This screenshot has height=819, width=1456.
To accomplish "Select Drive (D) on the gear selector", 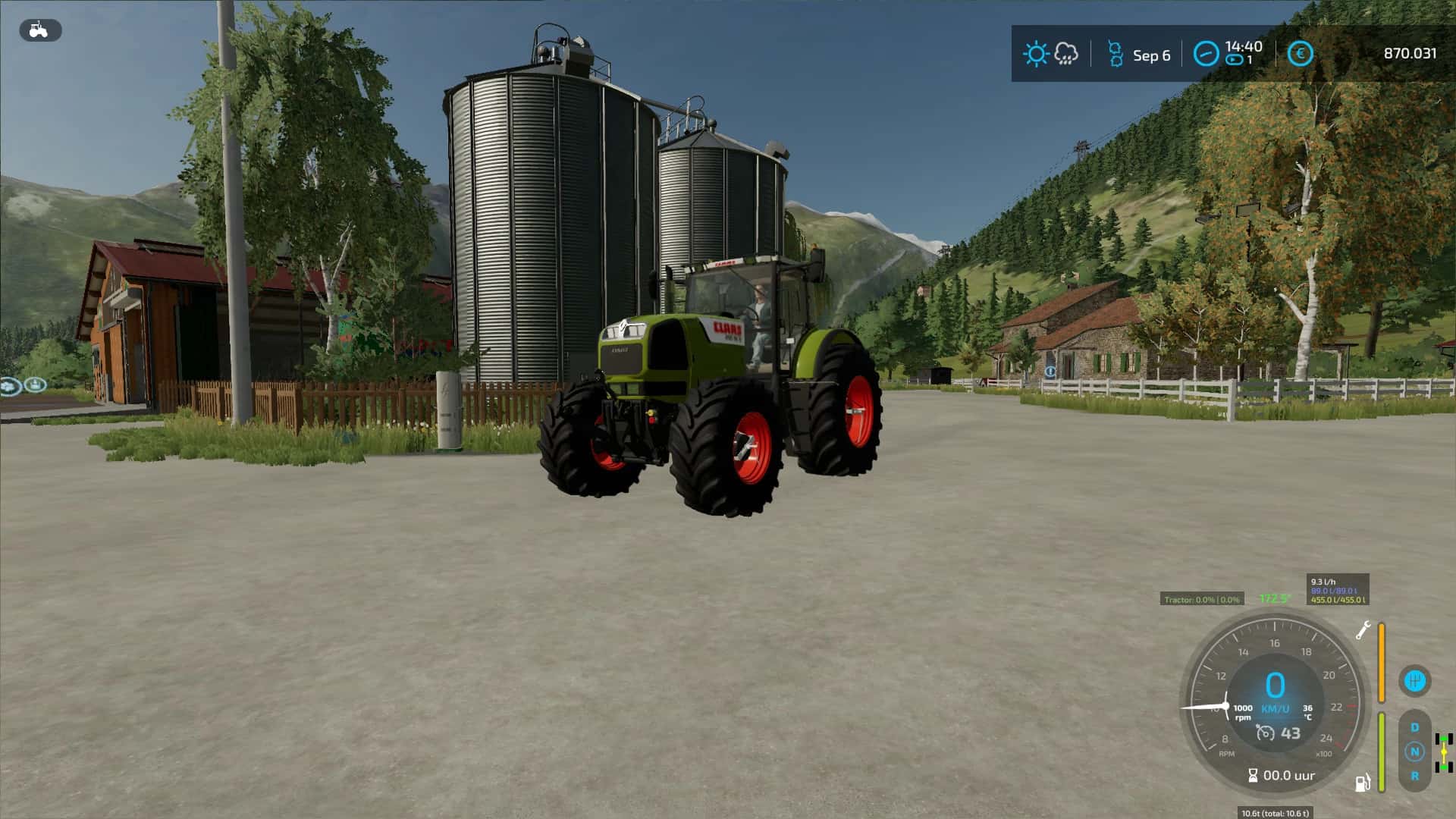I will [1414, 727].
